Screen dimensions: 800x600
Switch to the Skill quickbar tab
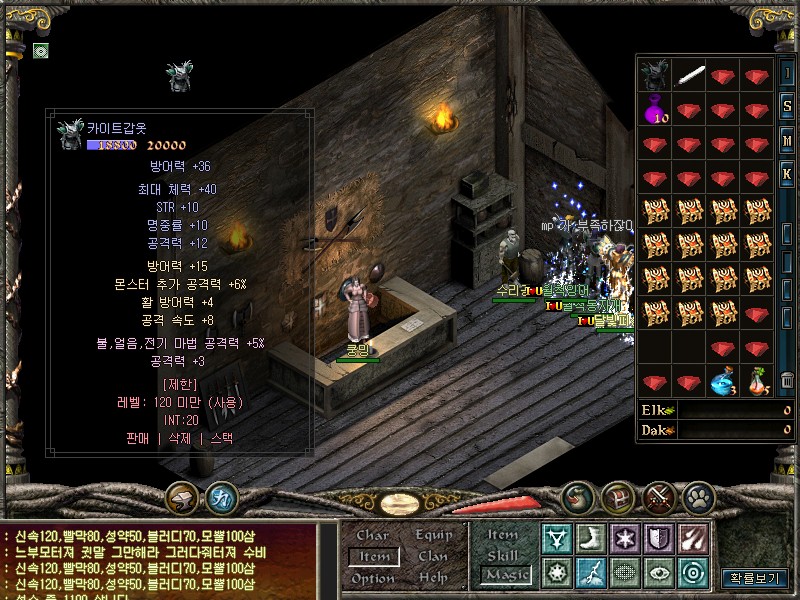coord(503,555)
